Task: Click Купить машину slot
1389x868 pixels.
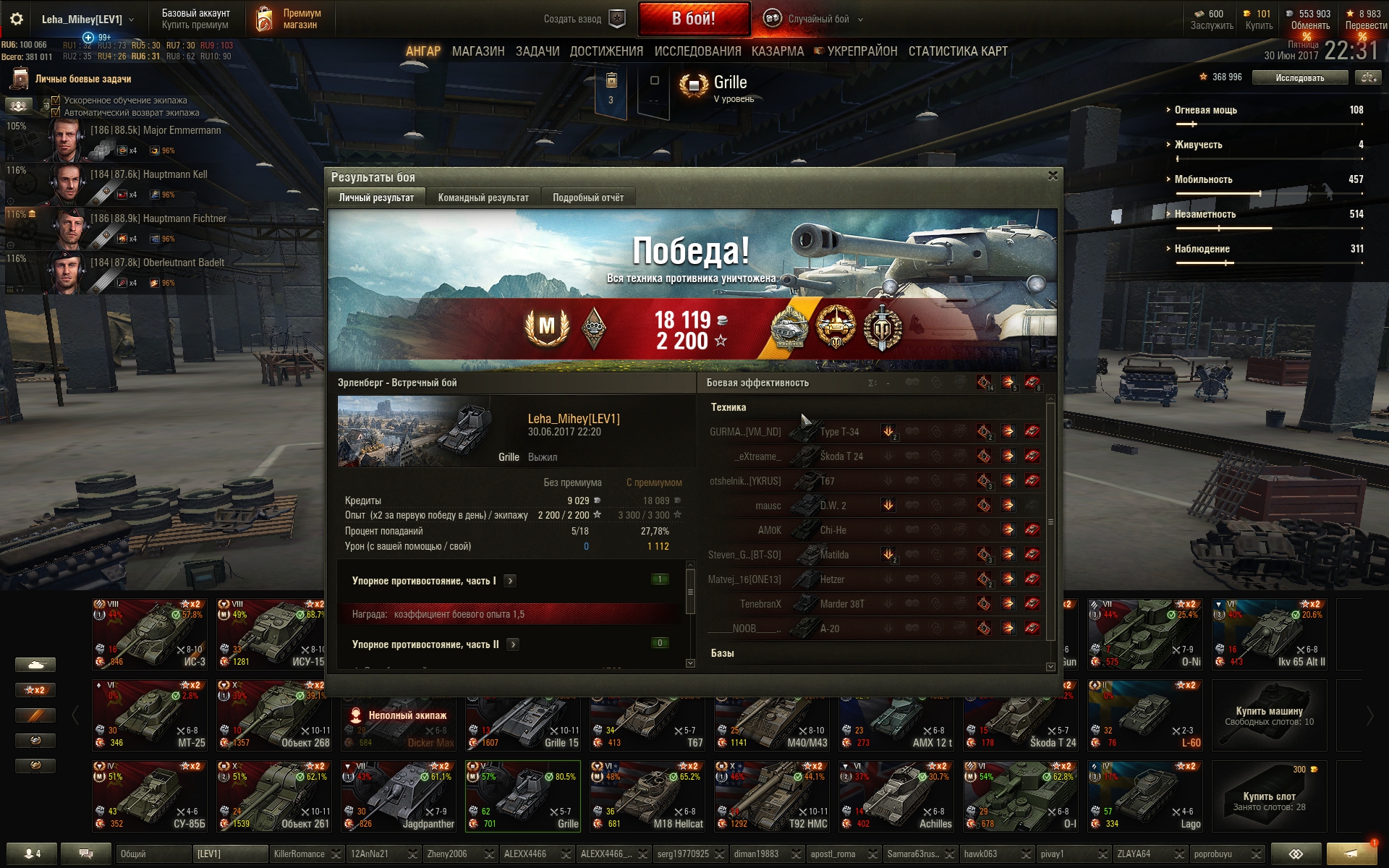Action: tap(1269, 715)
